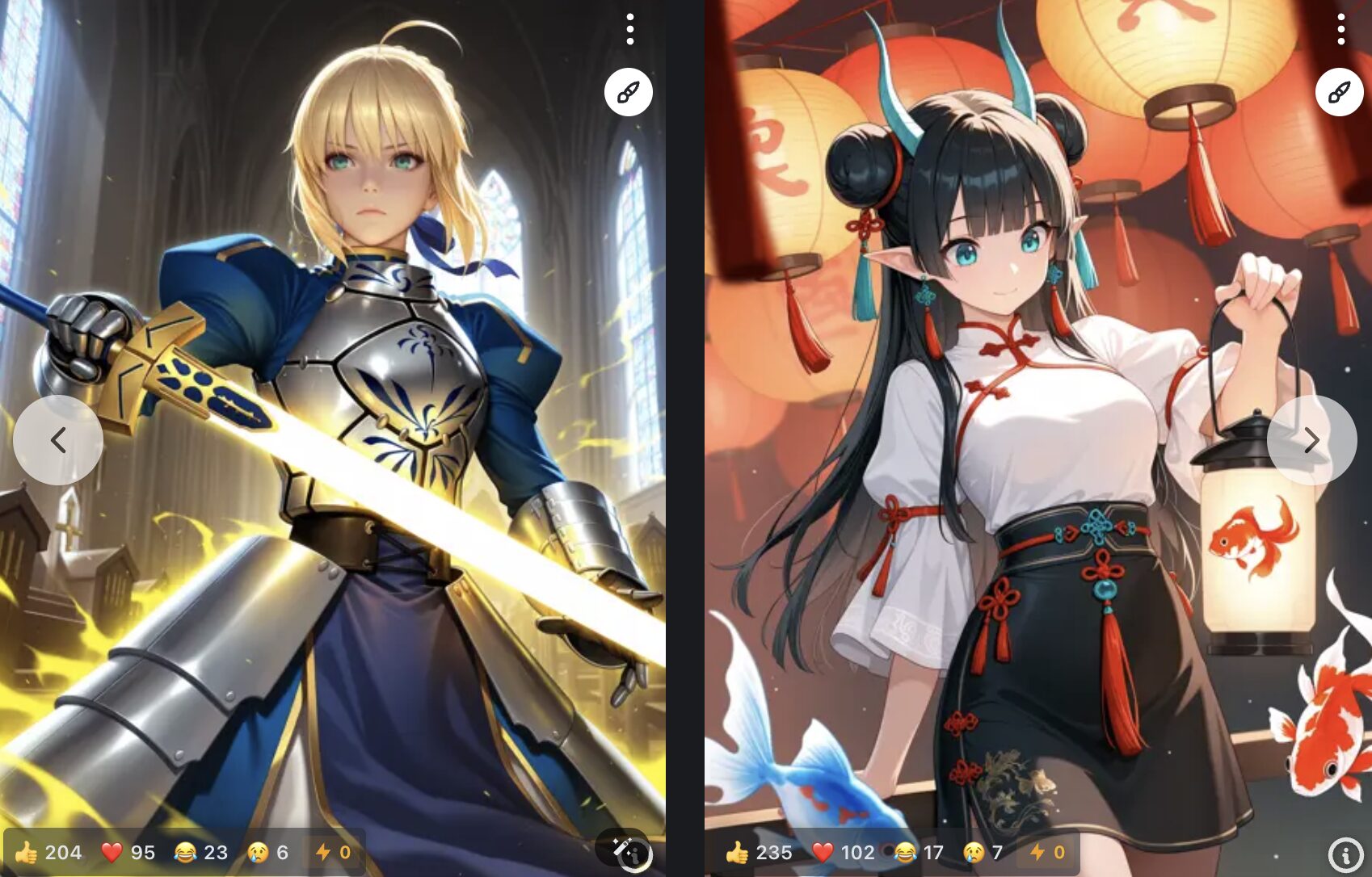Select the brush icon on the Saber image
The width and height of the screenshot is (1372, 877).
pyautogui.click(x=629, y=90)
